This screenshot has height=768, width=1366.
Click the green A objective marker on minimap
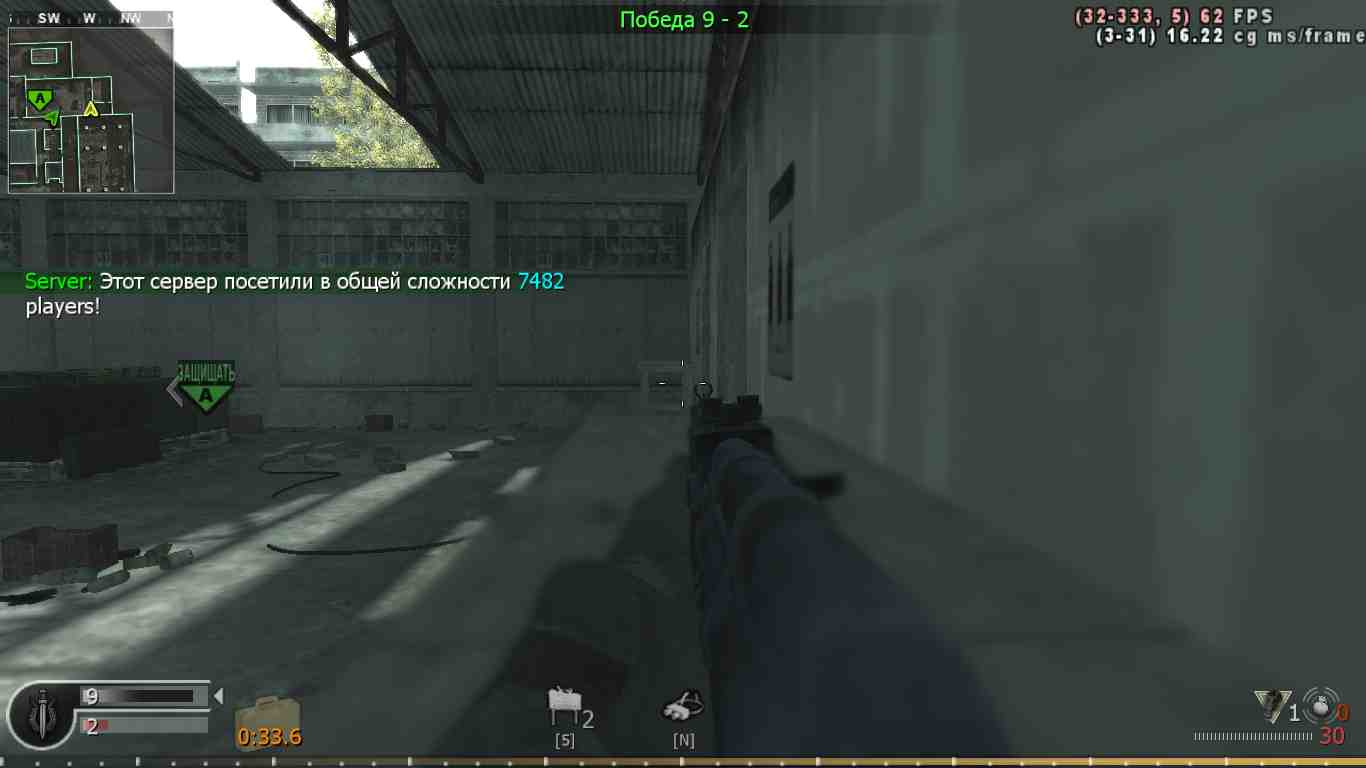[40, 100]
